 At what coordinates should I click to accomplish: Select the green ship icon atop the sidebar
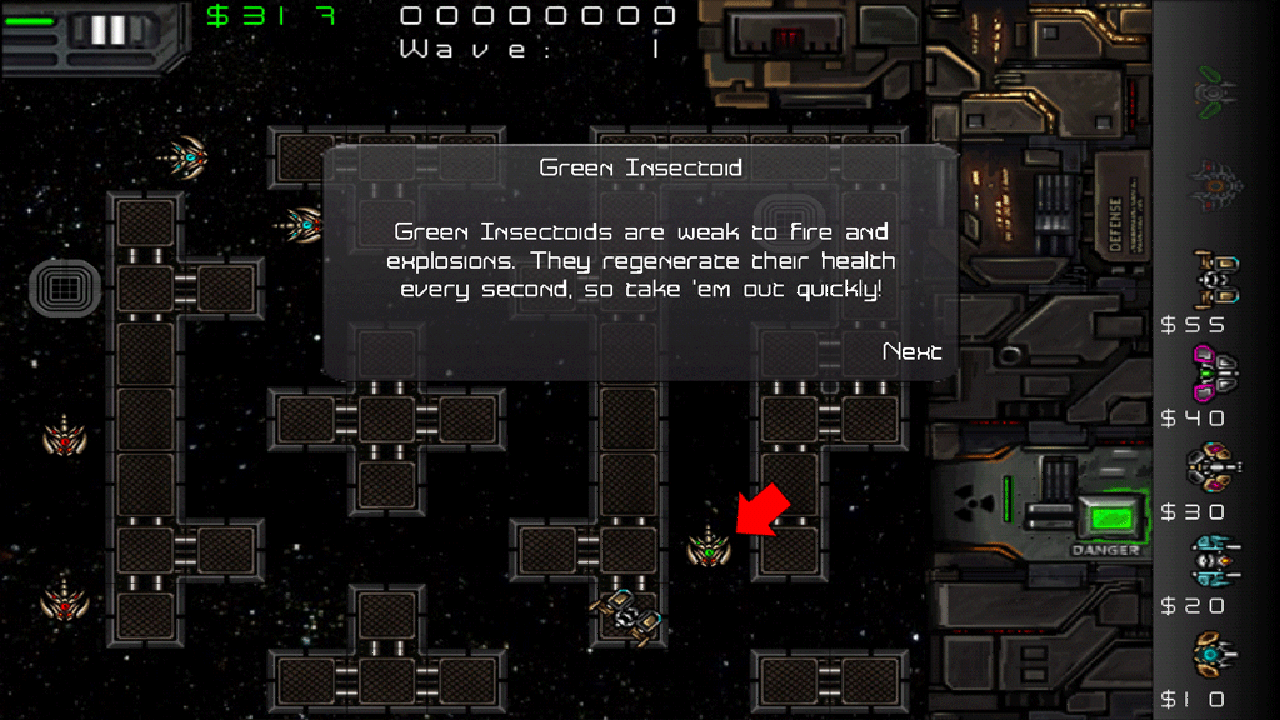[x=1213, y=90]
